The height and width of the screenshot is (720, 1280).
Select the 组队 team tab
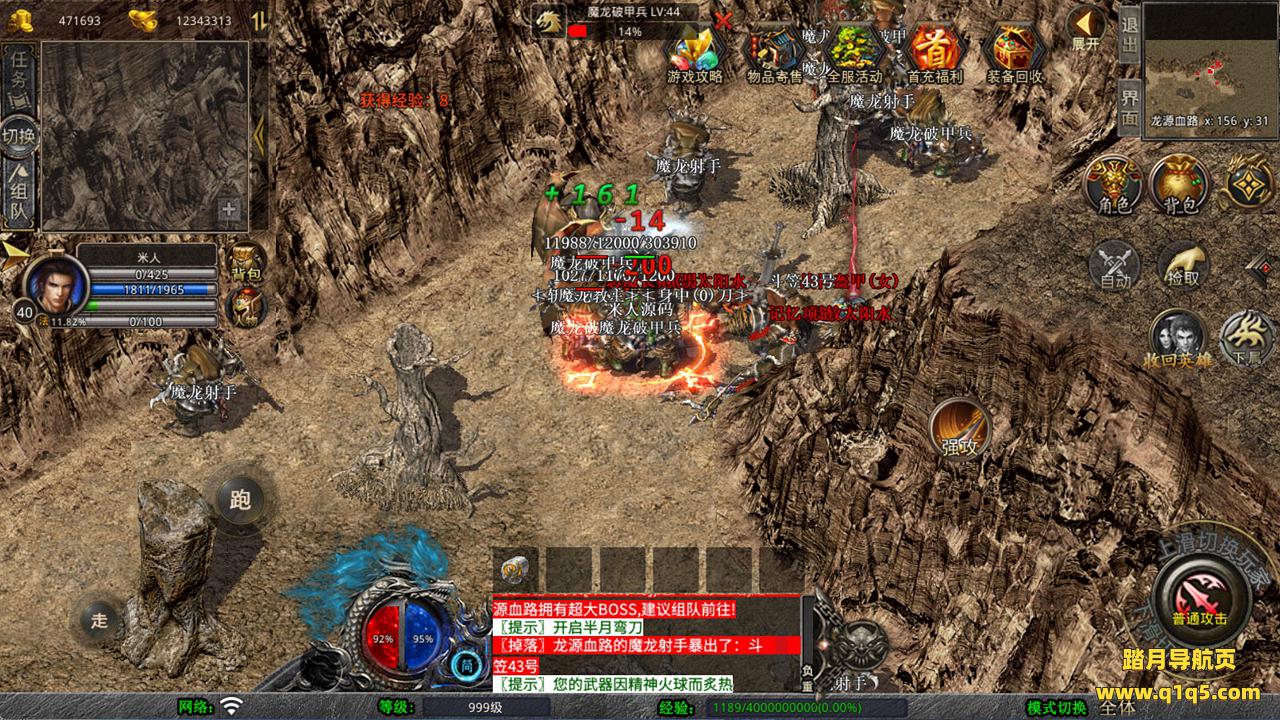coord(19,195)
